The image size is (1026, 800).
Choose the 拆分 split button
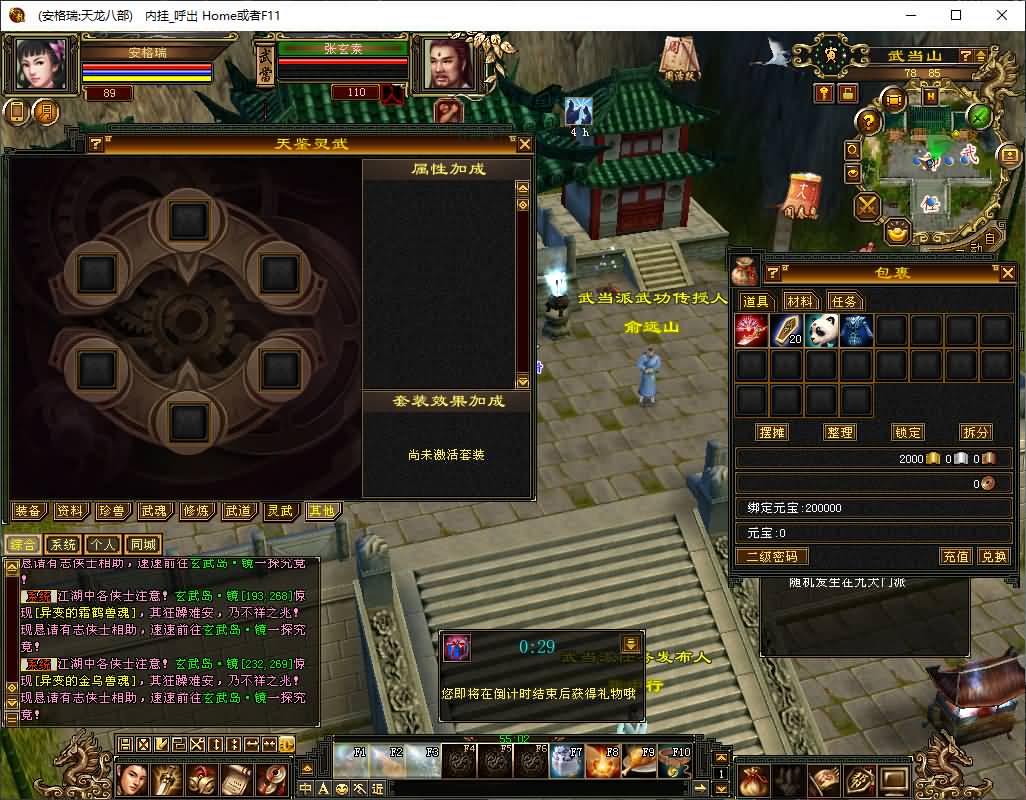point(976,432)
